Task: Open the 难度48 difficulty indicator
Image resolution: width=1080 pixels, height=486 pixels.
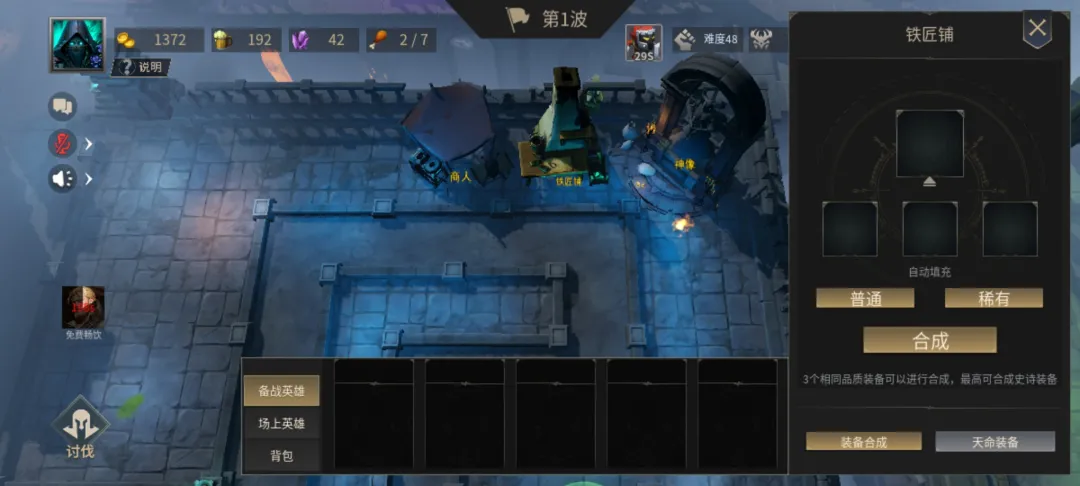Action: [x=707, y=40]
